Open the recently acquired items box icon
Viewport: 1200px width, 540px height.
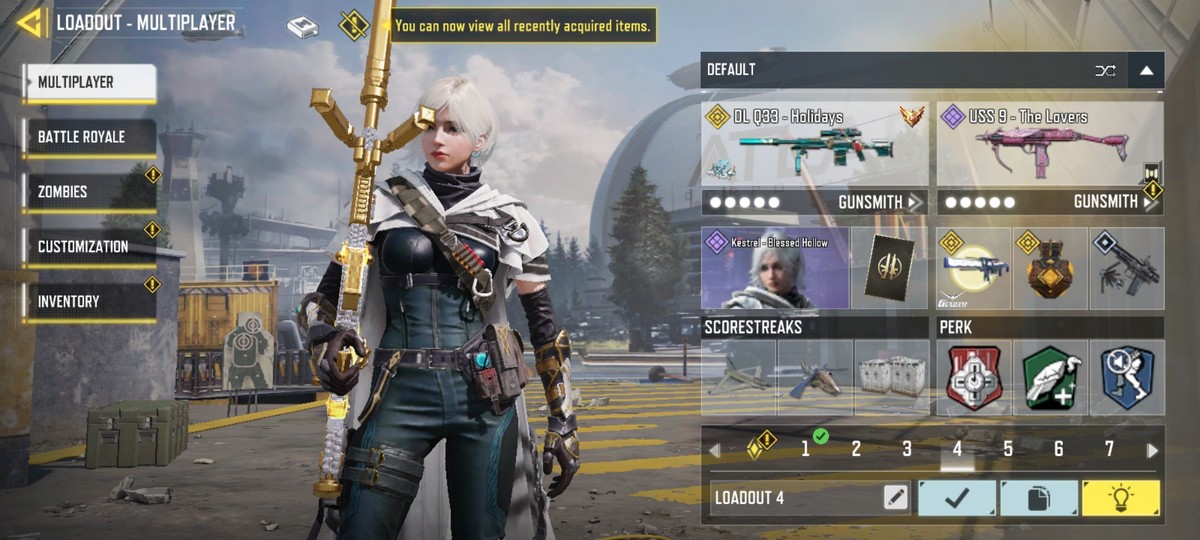302,27
